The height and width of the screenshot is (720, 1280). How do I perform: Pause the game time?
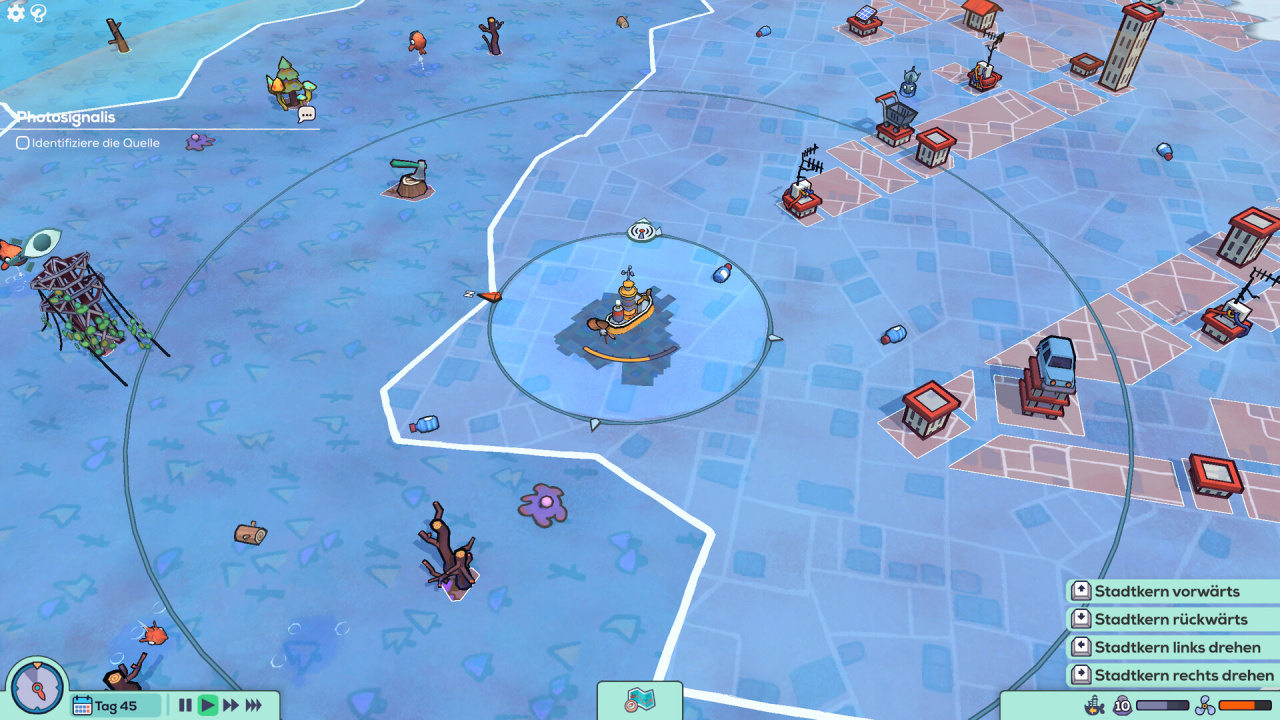click(x=185, y=705)
